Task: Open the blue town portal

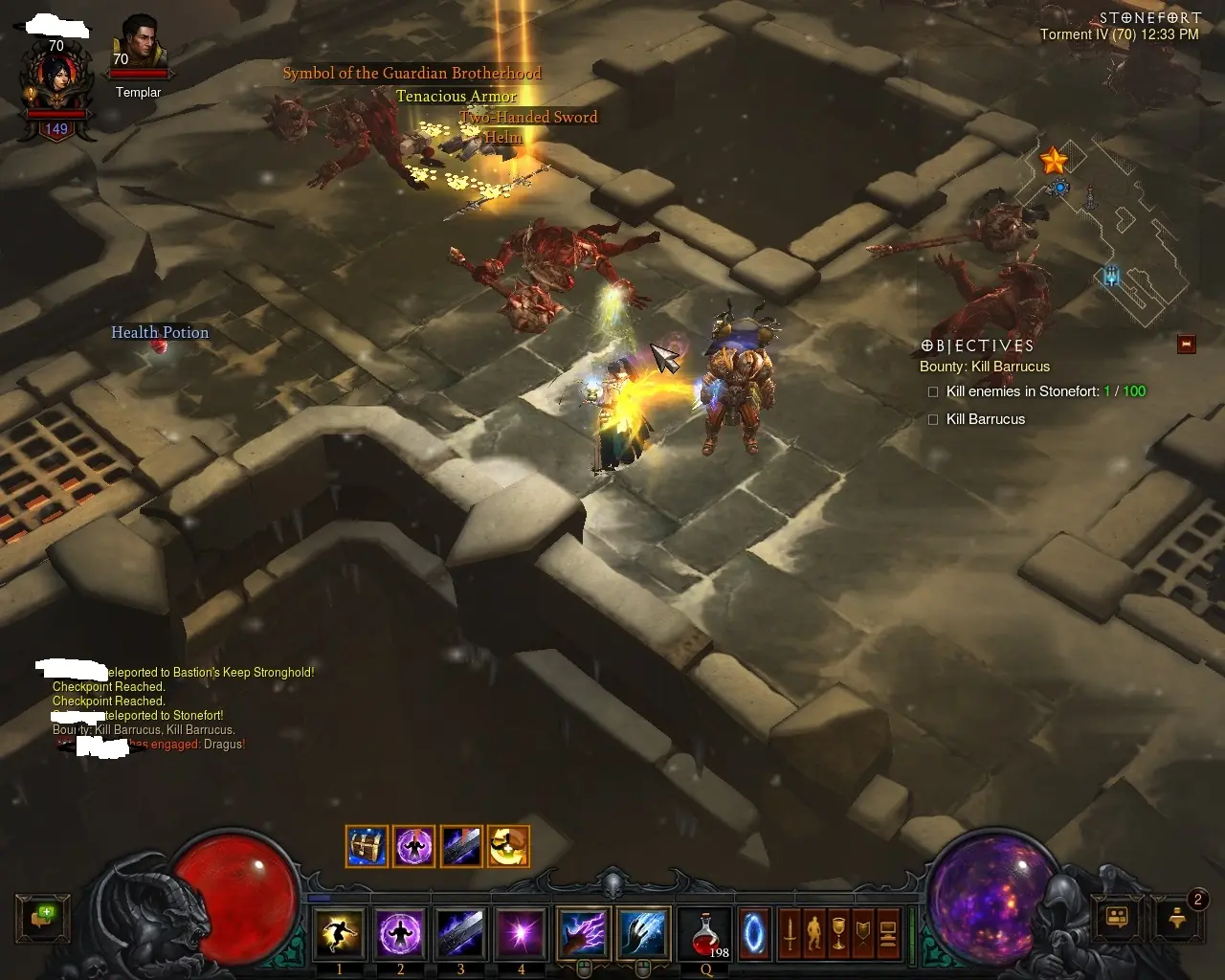Action: click(754, 933)
